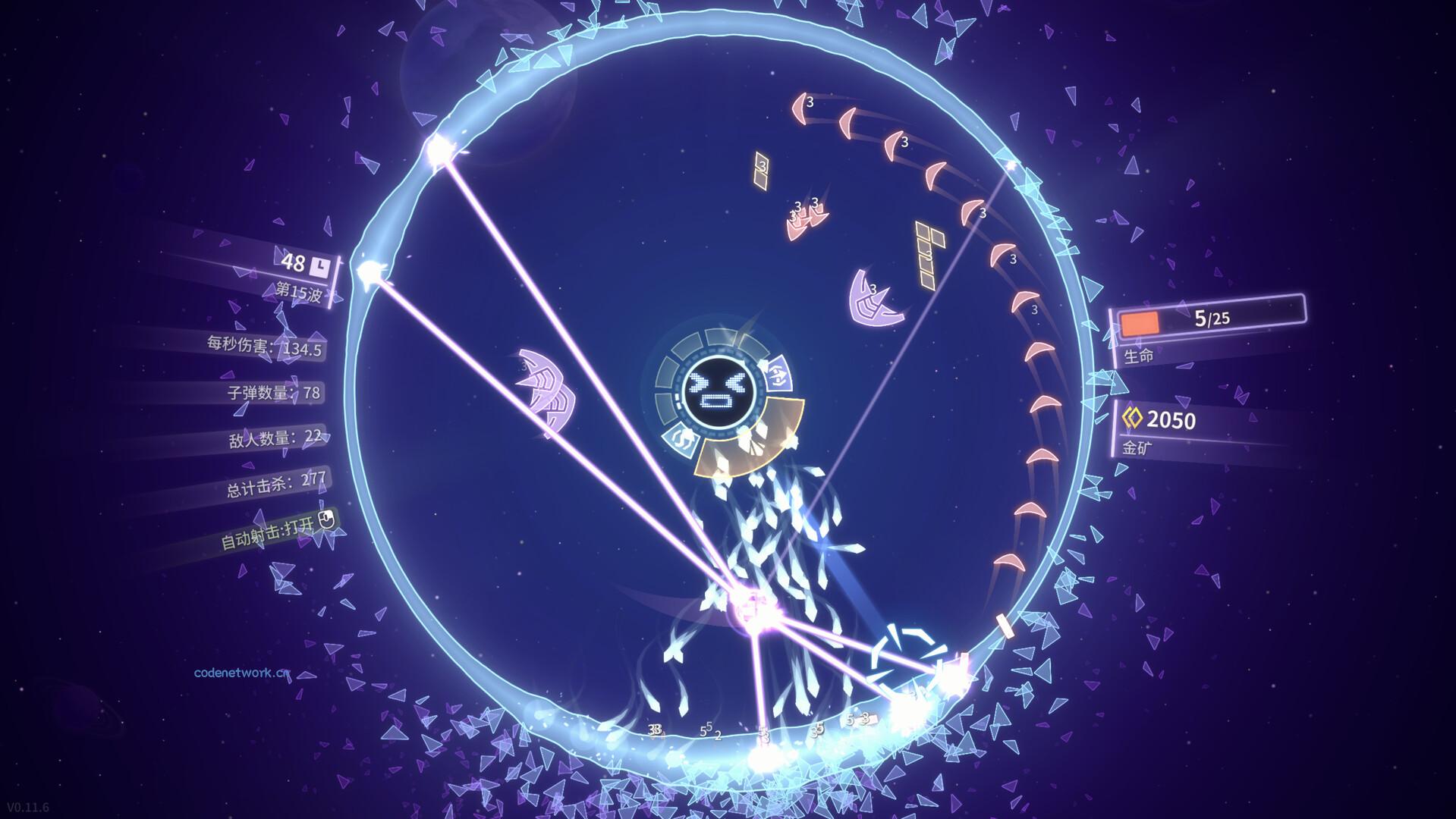
Task: Click the 总计击杀 kill counter entry
Action: [x=276, y=483]
